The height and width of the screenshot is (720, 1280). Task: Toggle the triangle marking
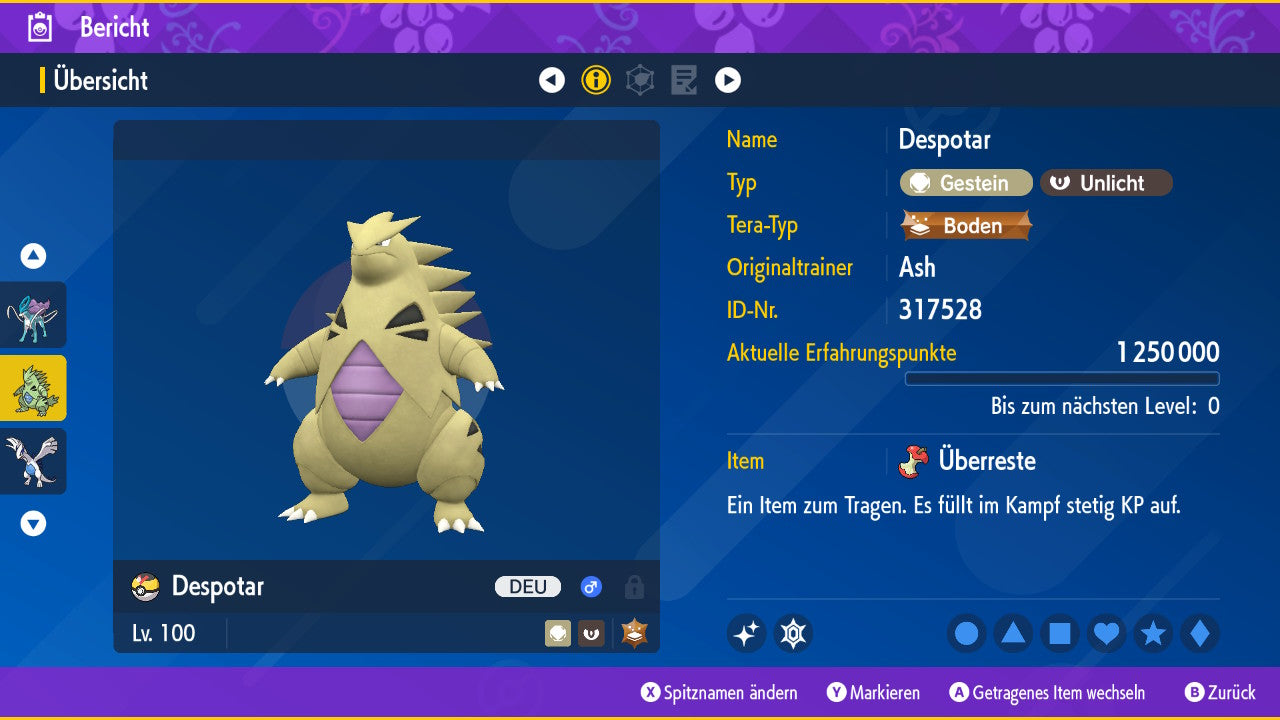[1013, 634]
